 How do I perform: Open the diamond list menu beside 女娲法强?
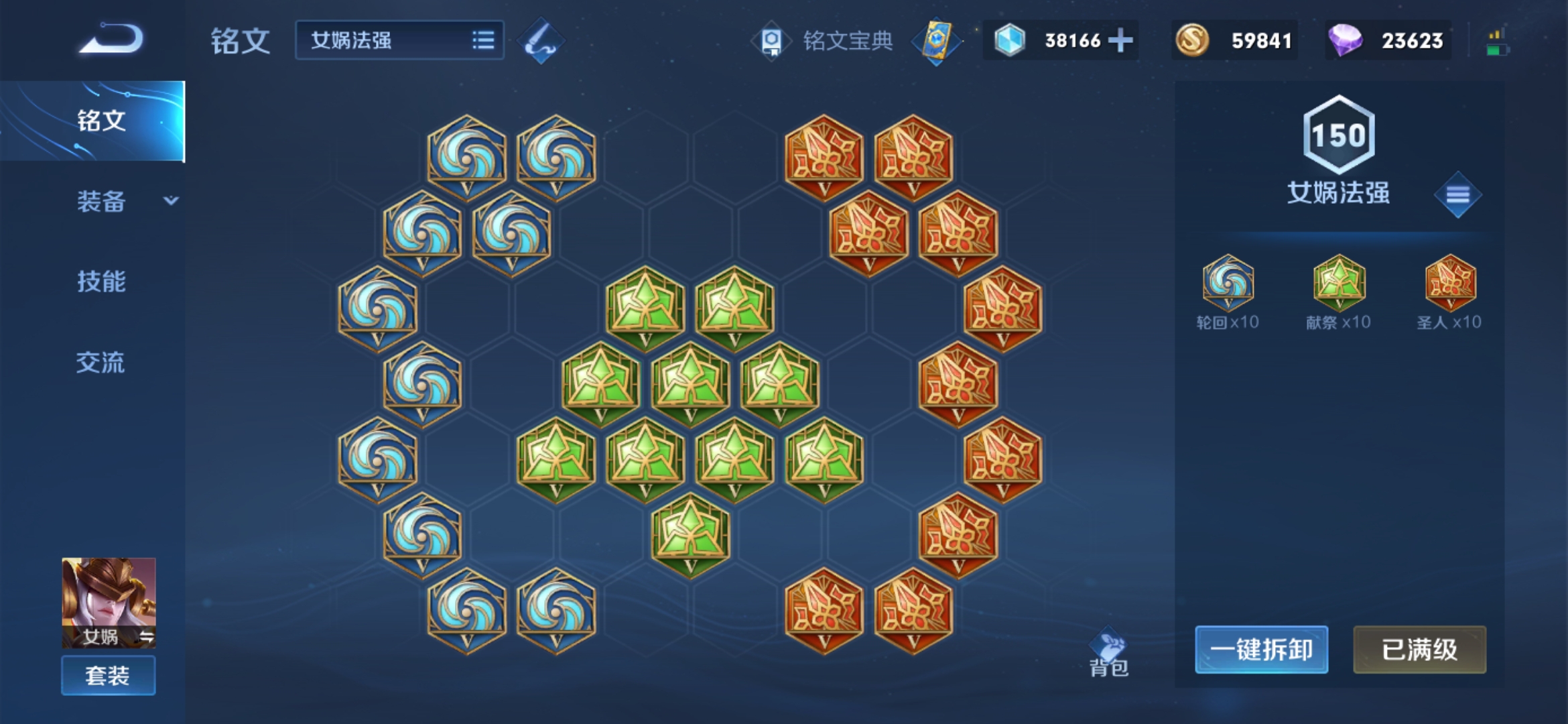pyautogui.click(x=1457, y=195)
